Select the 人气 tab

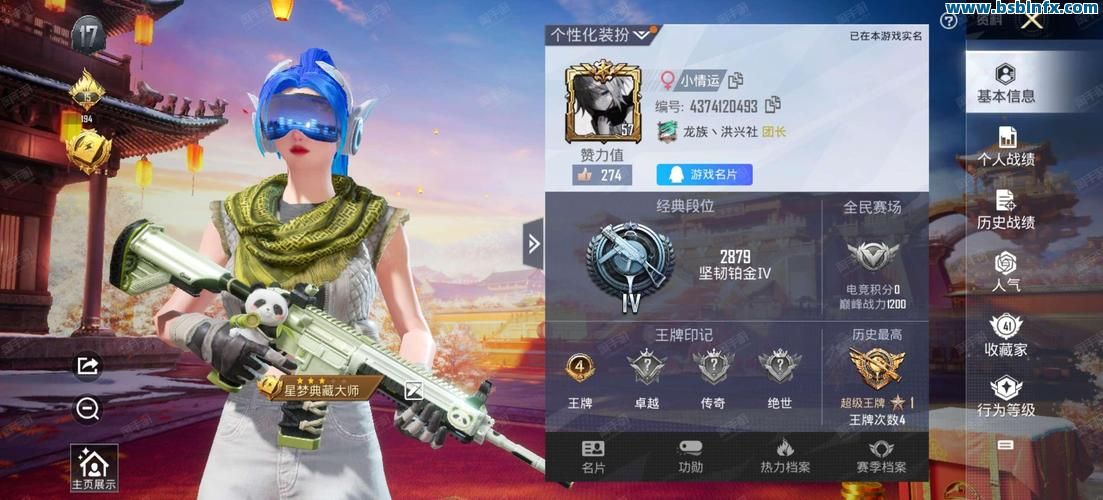[1006, 272]
